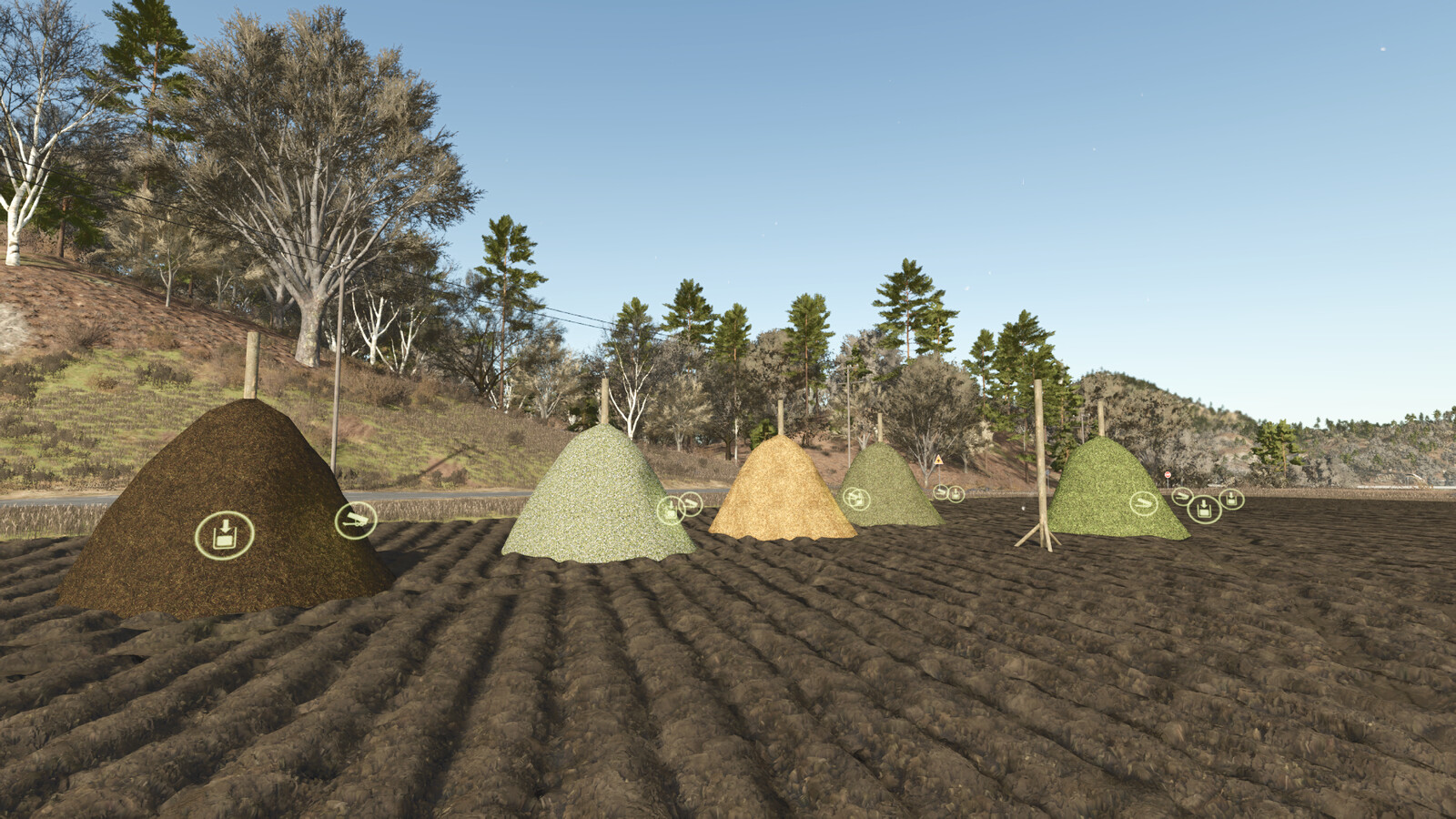Click the rightmost small unload container icon
Screen dimensions: 1456x819
point(1230,500)
